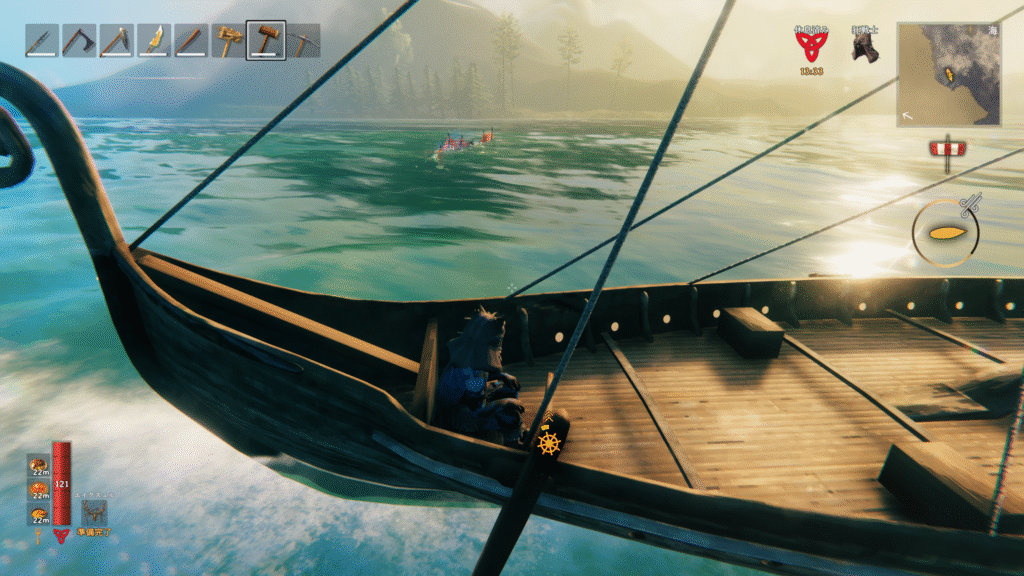Activate the Eikthyr forsaken power icon
The image size is (1024, 576).
pos(95,513)
